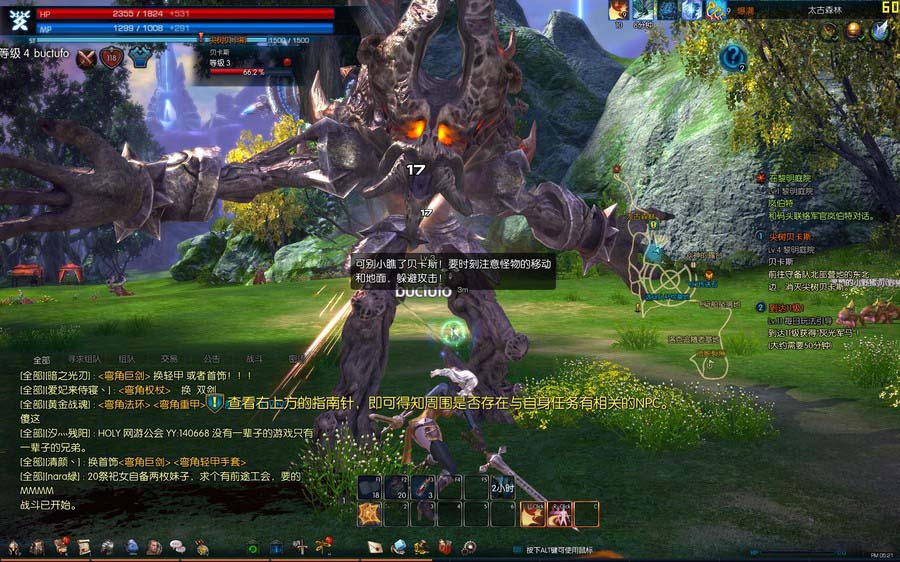Switch to the 全部 chat tab

tap(41, 359)
